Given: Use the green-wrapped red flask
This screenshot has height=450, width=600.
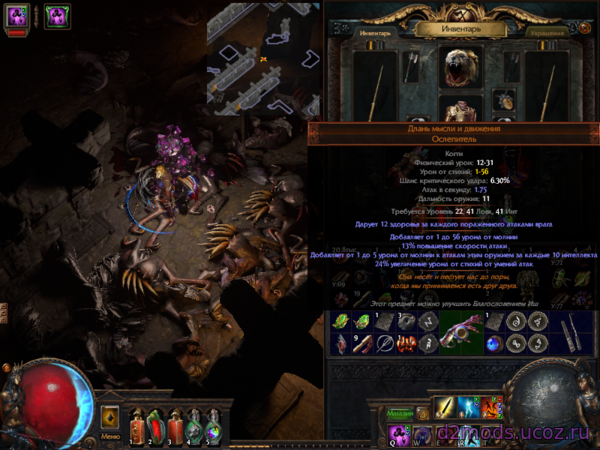Looking at the screenshot, I should 154,423.
